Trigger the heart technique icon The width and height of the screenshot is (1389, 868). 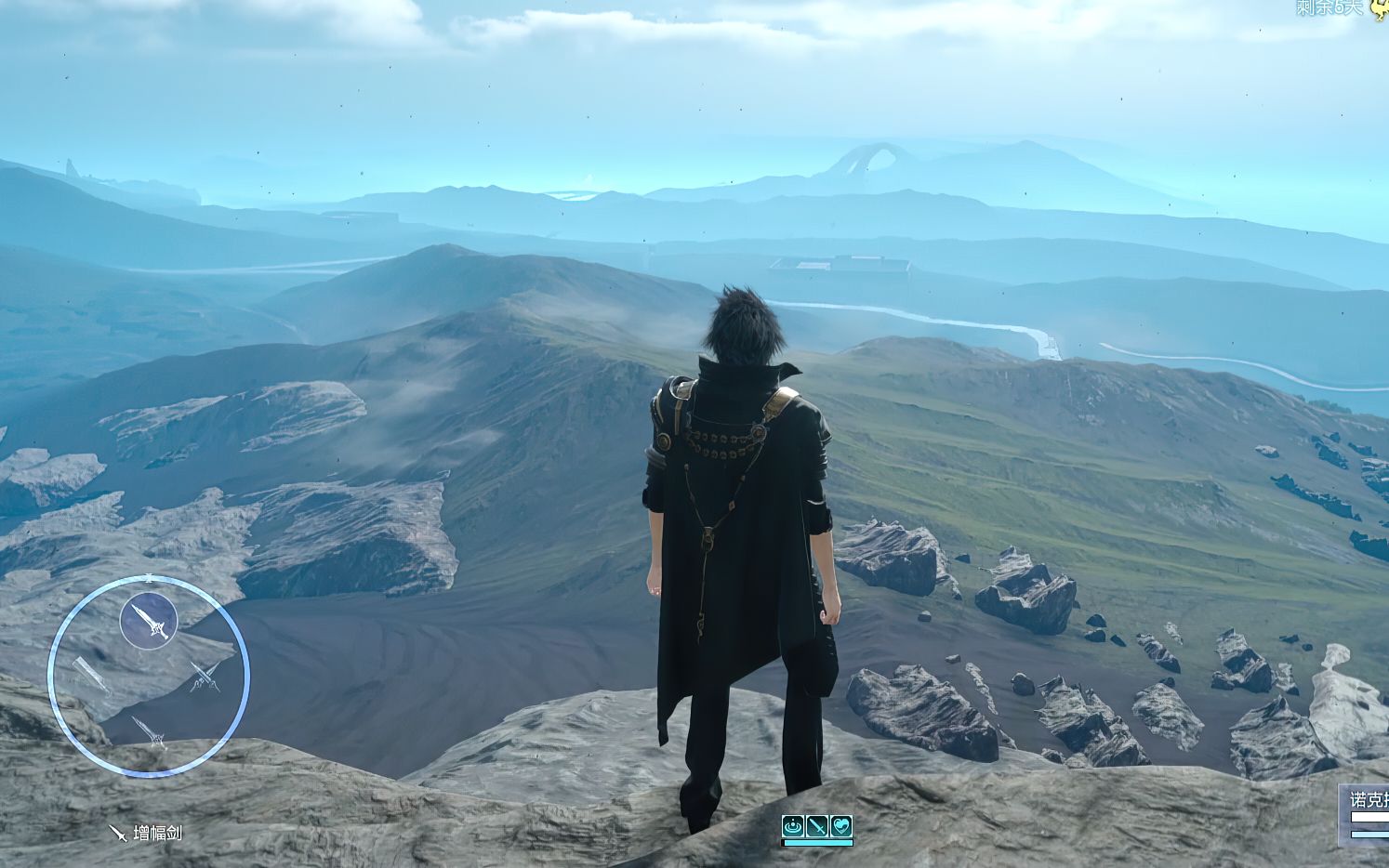[x=841, y=825]
